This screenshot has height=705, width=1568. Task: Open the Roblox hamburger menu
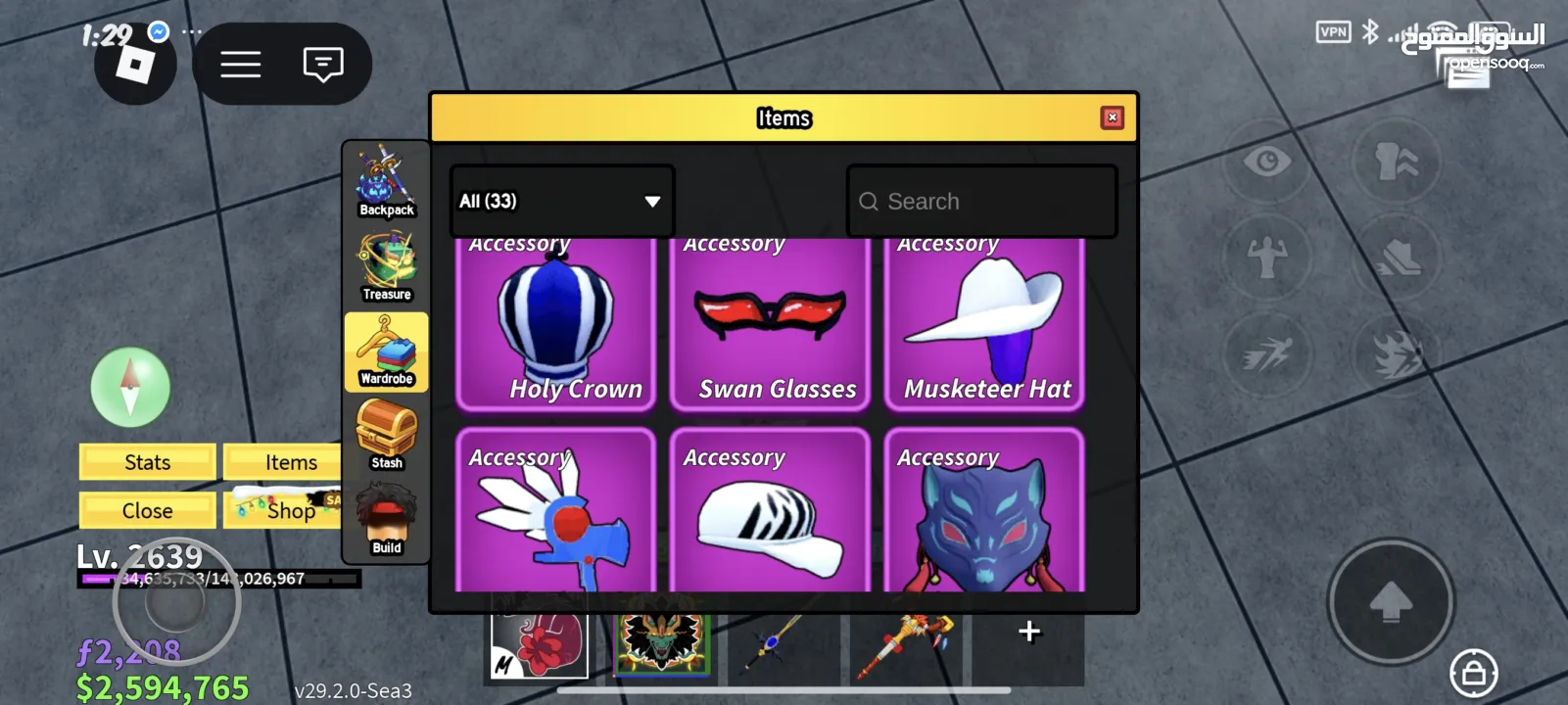coord(240,65)
